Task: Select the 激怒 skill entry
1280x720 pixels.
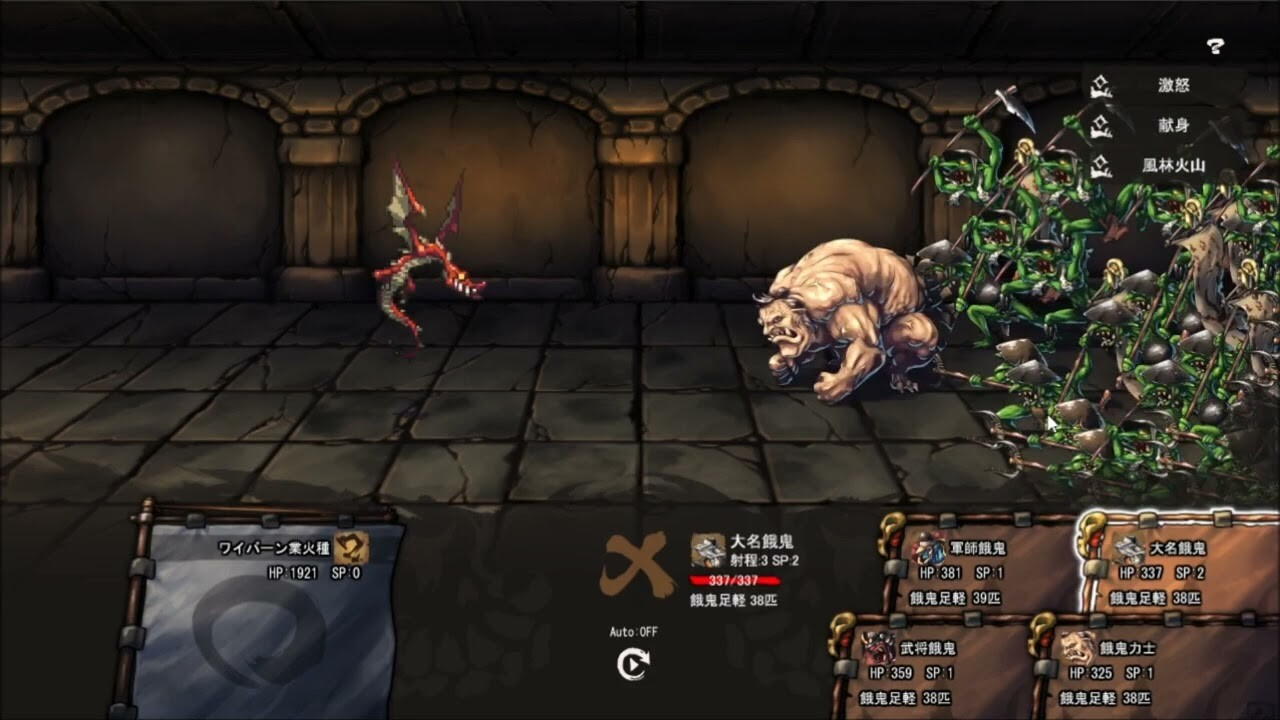Action: pos(1165,86)
